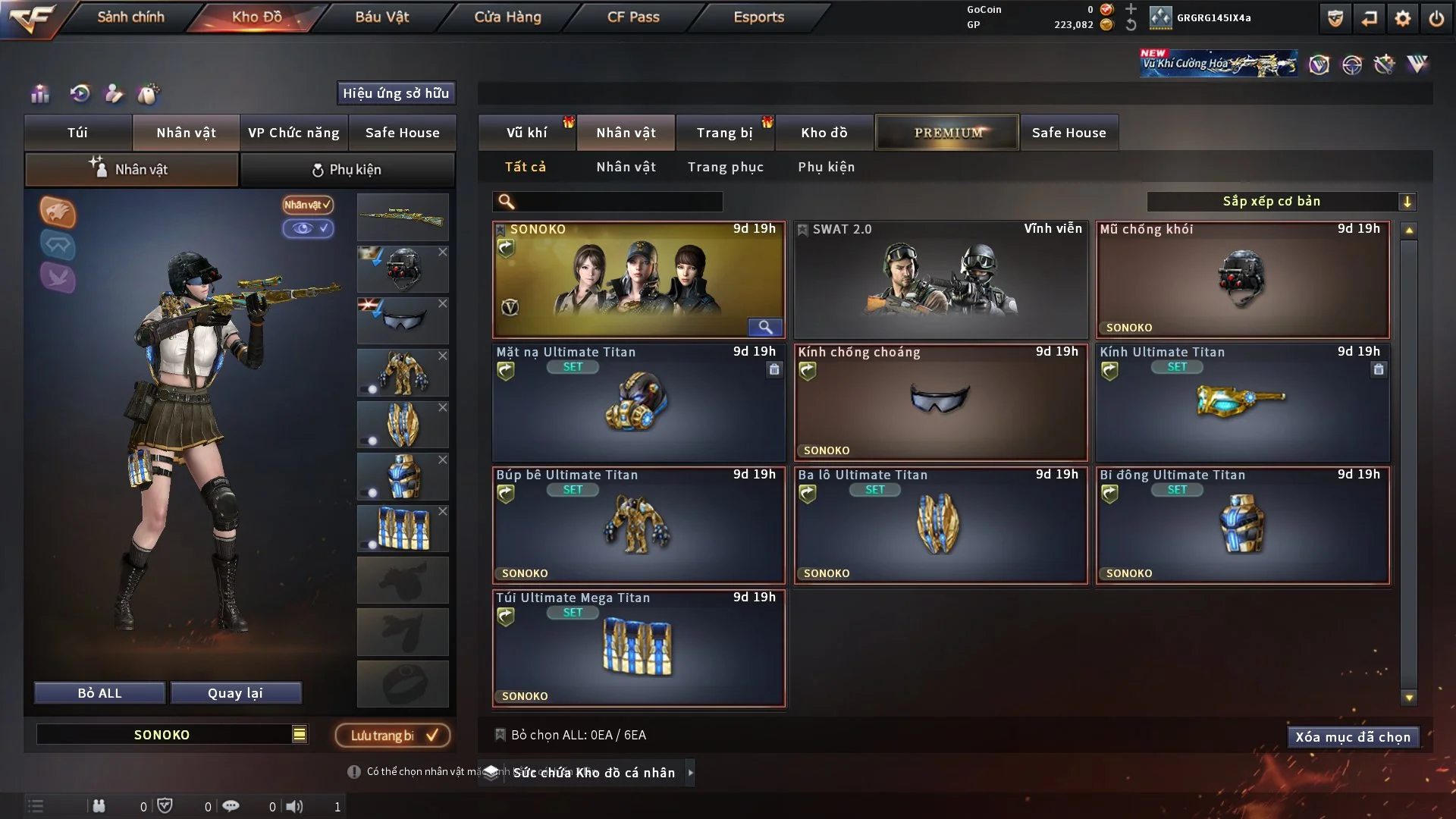Deselect all via Bỏ chọn ALL checkbox

[x=500, y=735]
